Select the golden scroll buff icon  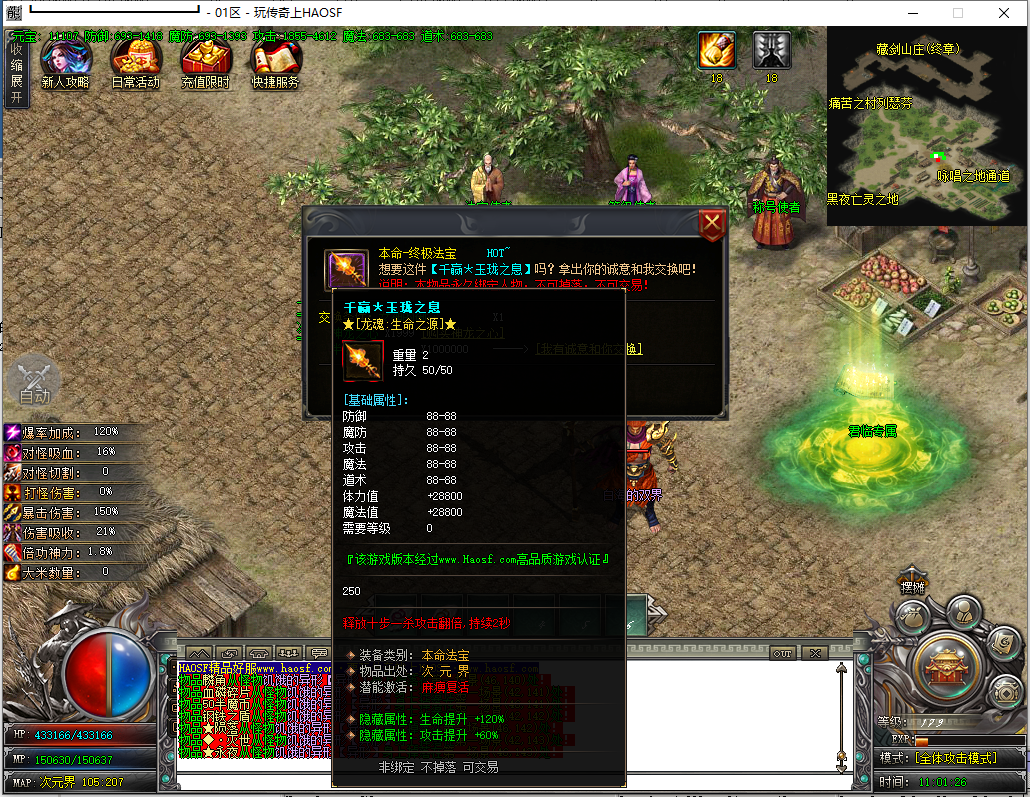[x=716, y=50]
